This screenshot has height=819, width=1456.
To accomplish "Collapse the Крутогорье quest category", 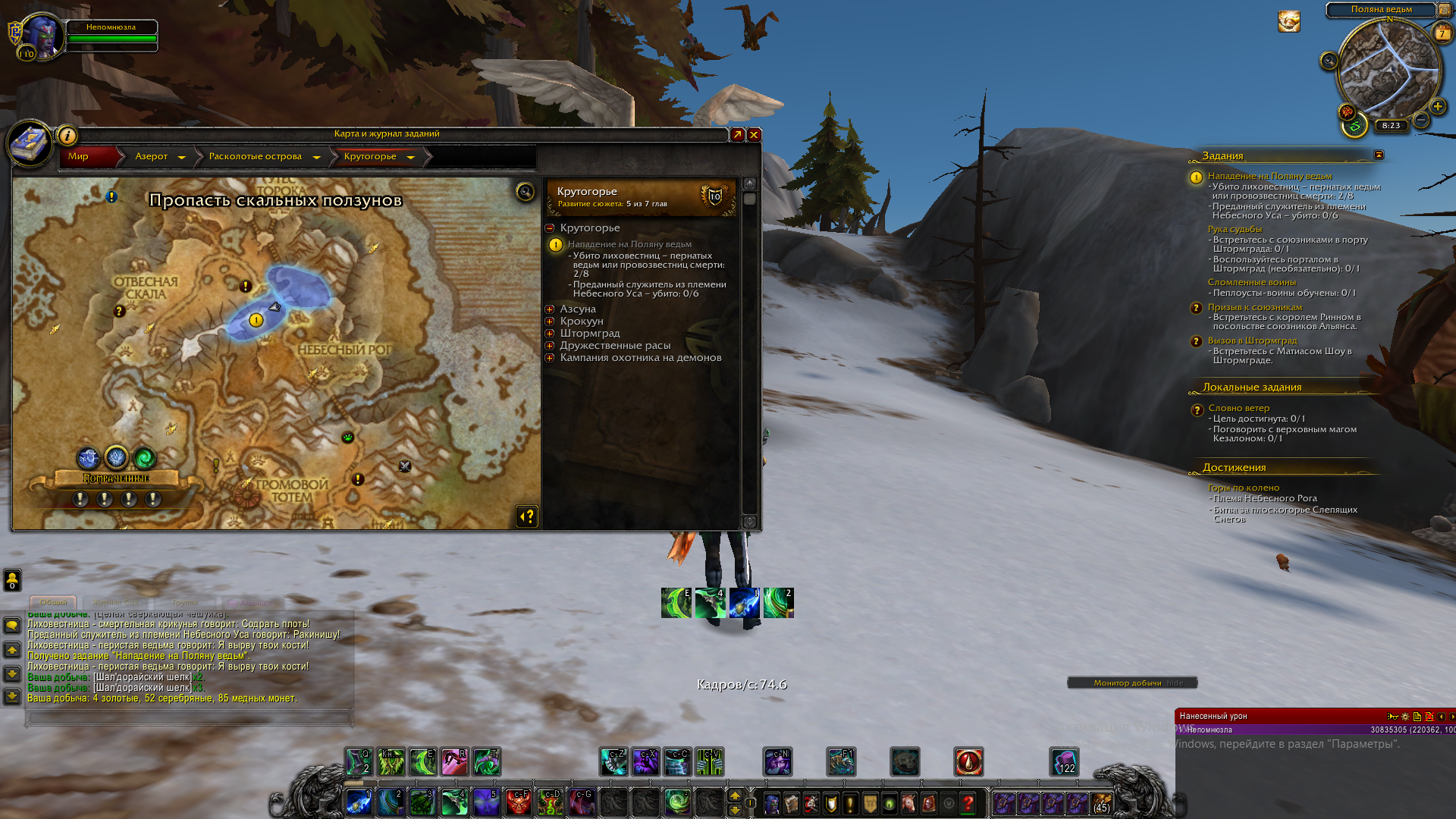I will tap(550, 228).
